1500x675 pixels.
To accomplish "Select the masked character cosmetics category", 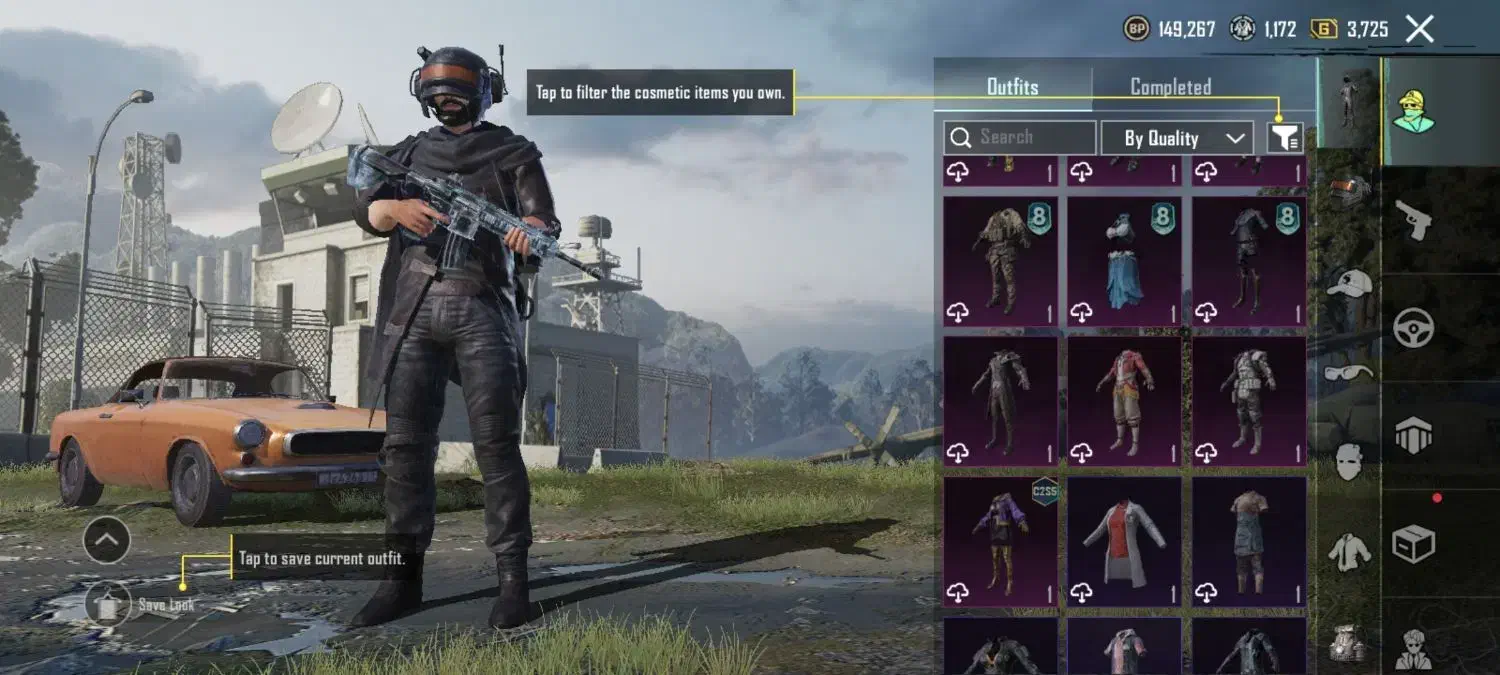I will point(1413,109).
